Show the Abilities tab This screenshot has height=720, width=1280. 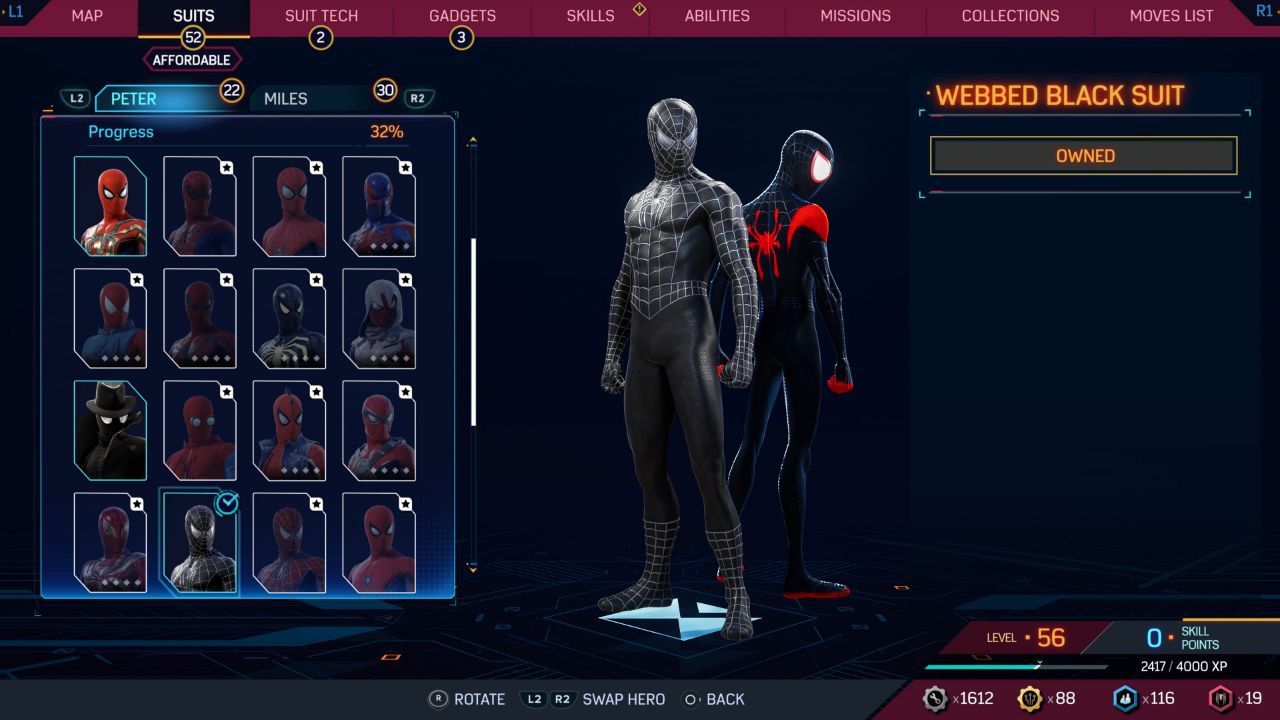[x=717, y=16]
